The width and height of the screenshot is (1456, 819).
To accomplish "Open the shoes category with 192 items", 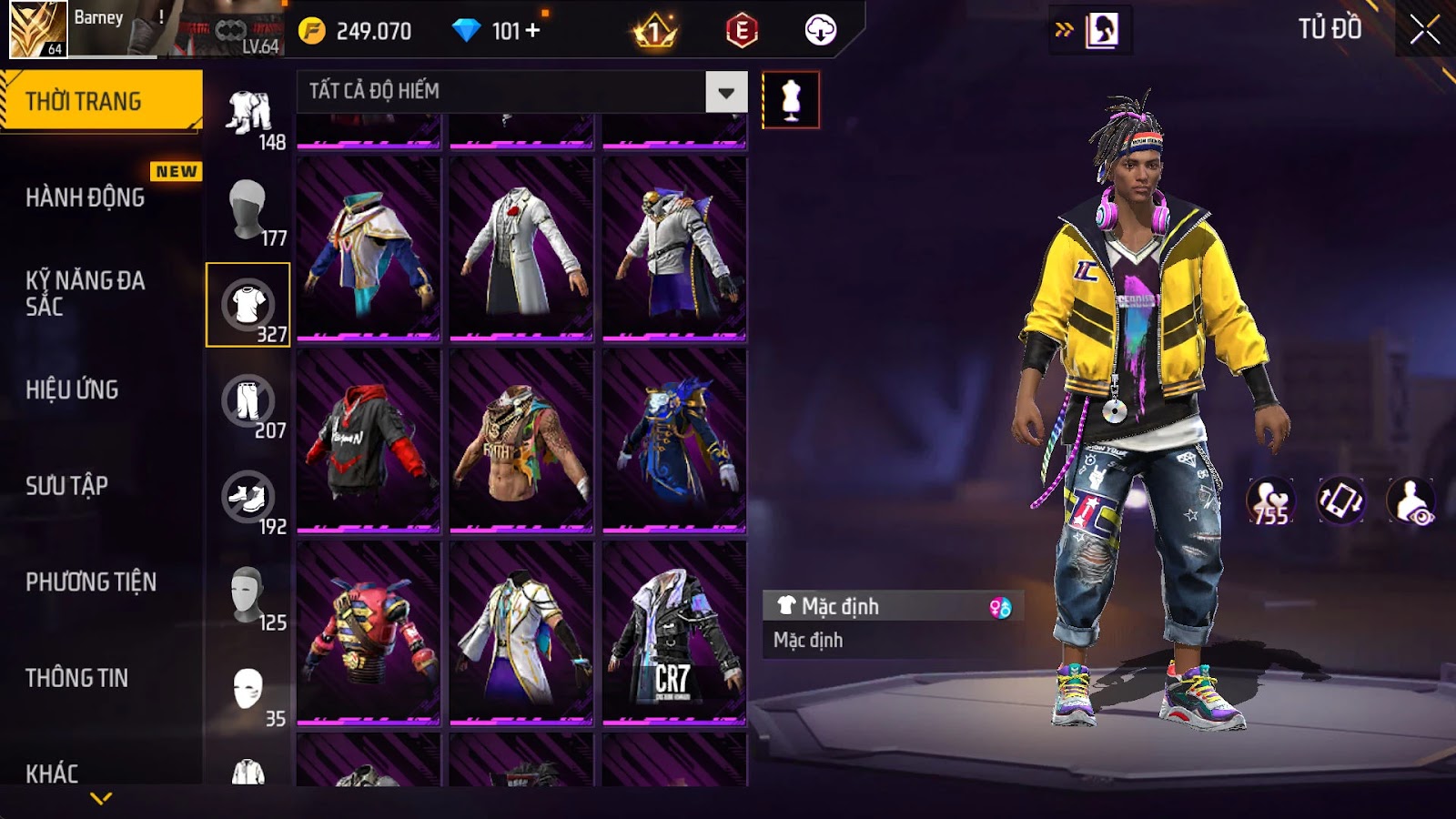I will point(248,499).
